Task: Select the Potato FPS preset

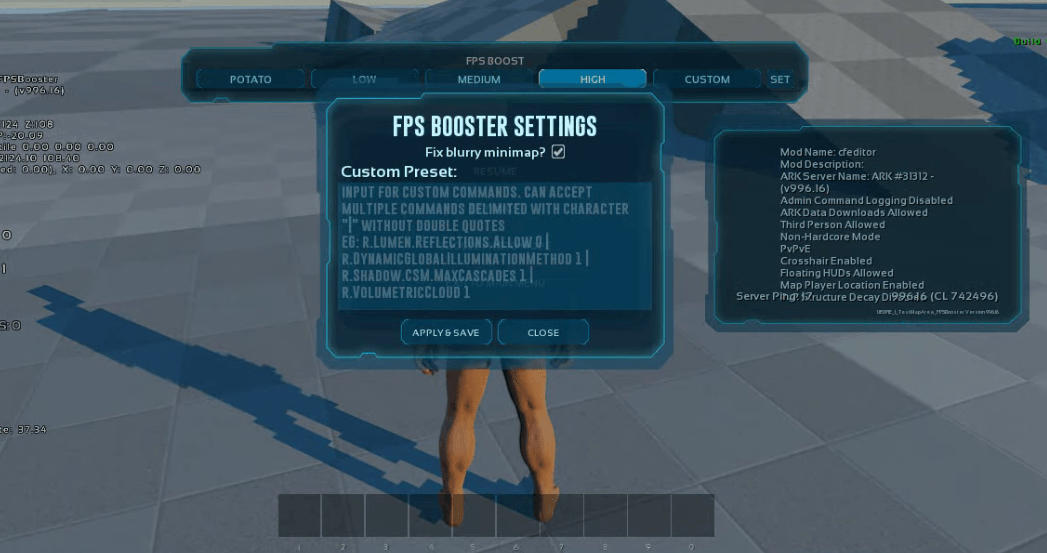Action: pos(250,79)
